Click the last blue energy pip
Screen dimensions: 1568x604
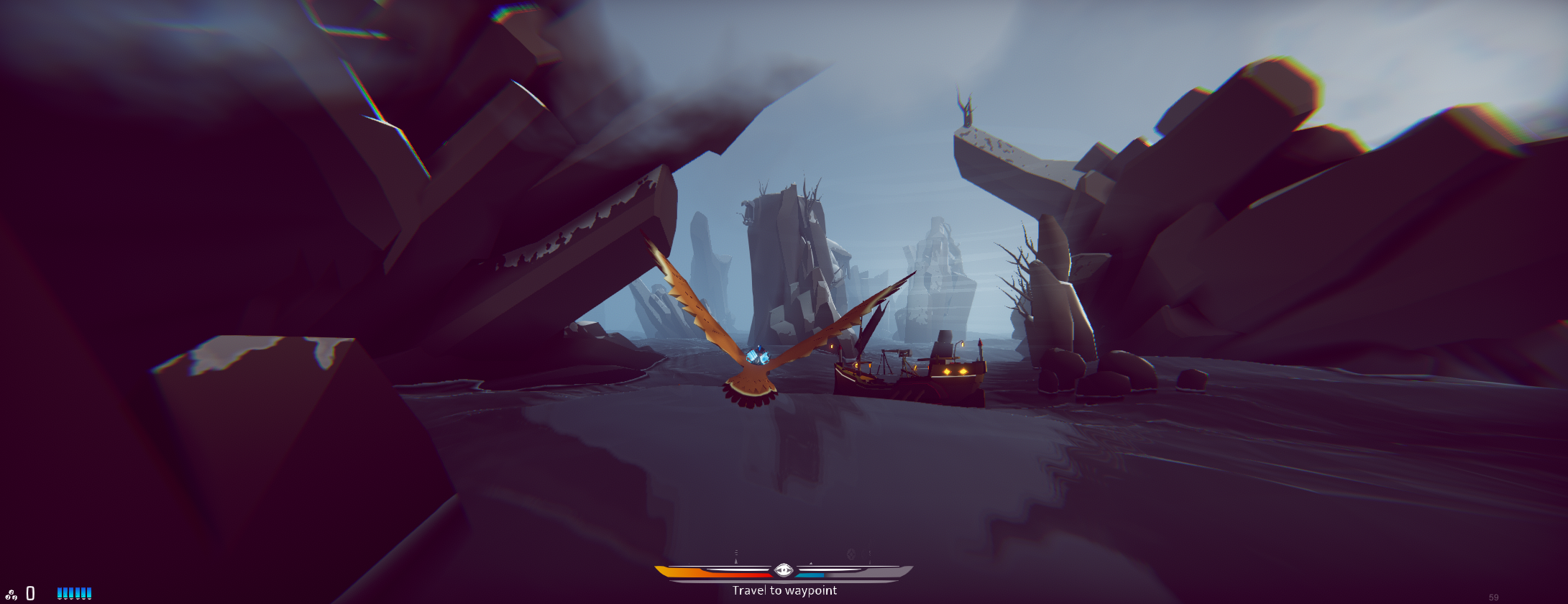click(x=89, y=592)
